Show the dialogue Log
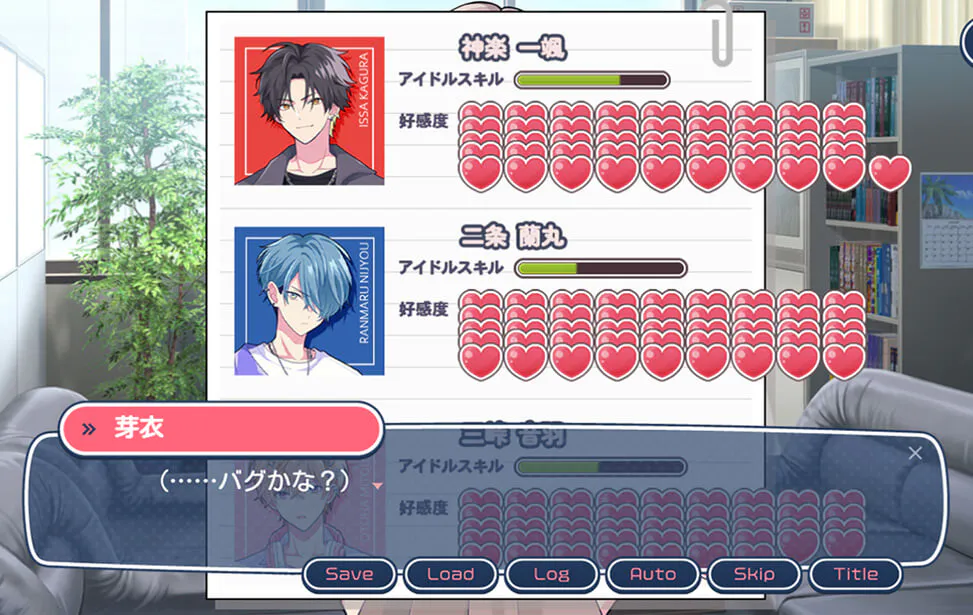Viewport: 973px width, 615px height. click(x=551, y=574)
